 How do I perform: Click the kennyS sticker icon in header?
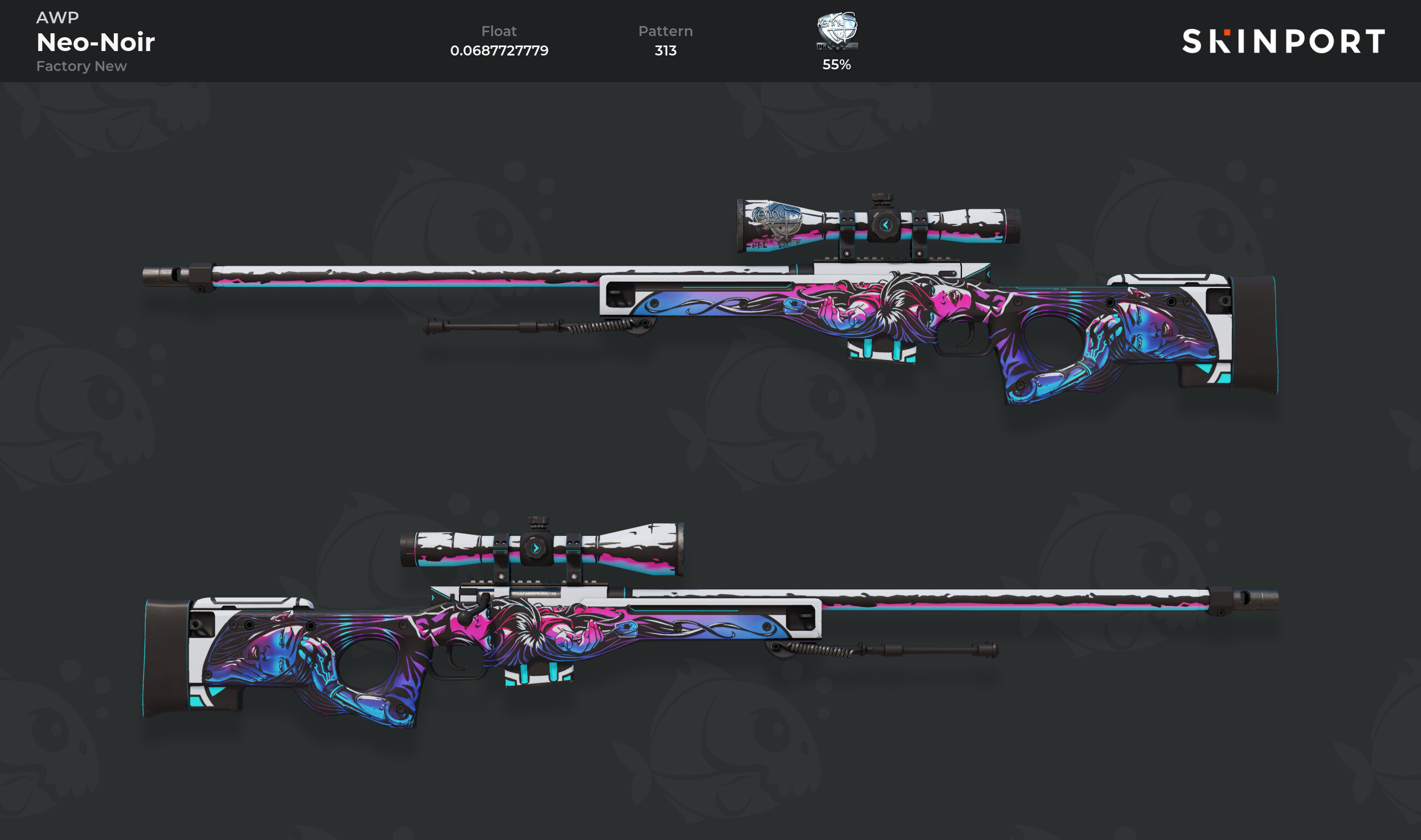(837, 31)
